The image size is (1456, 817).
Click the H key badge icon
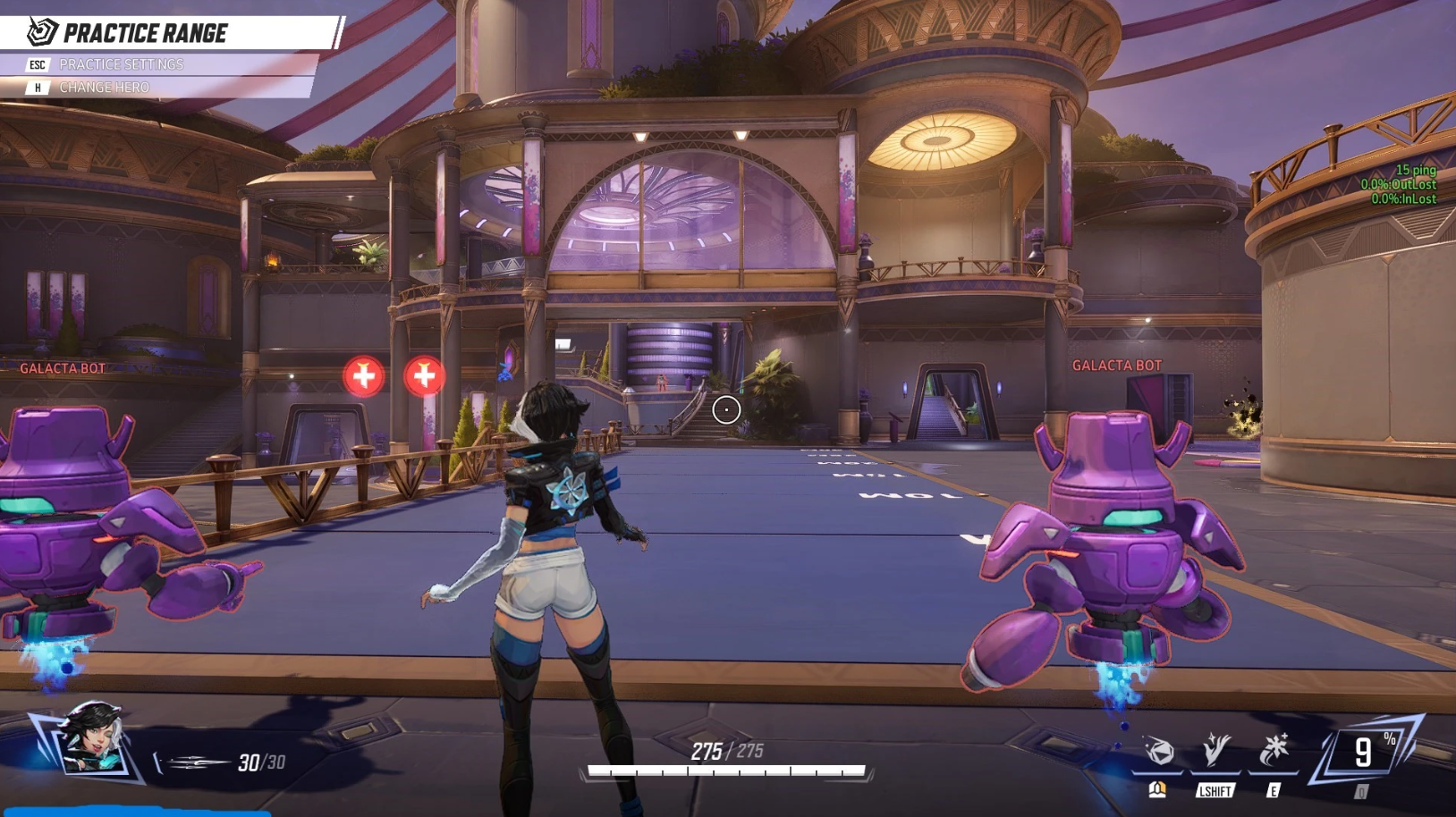(x=37, y=88)
